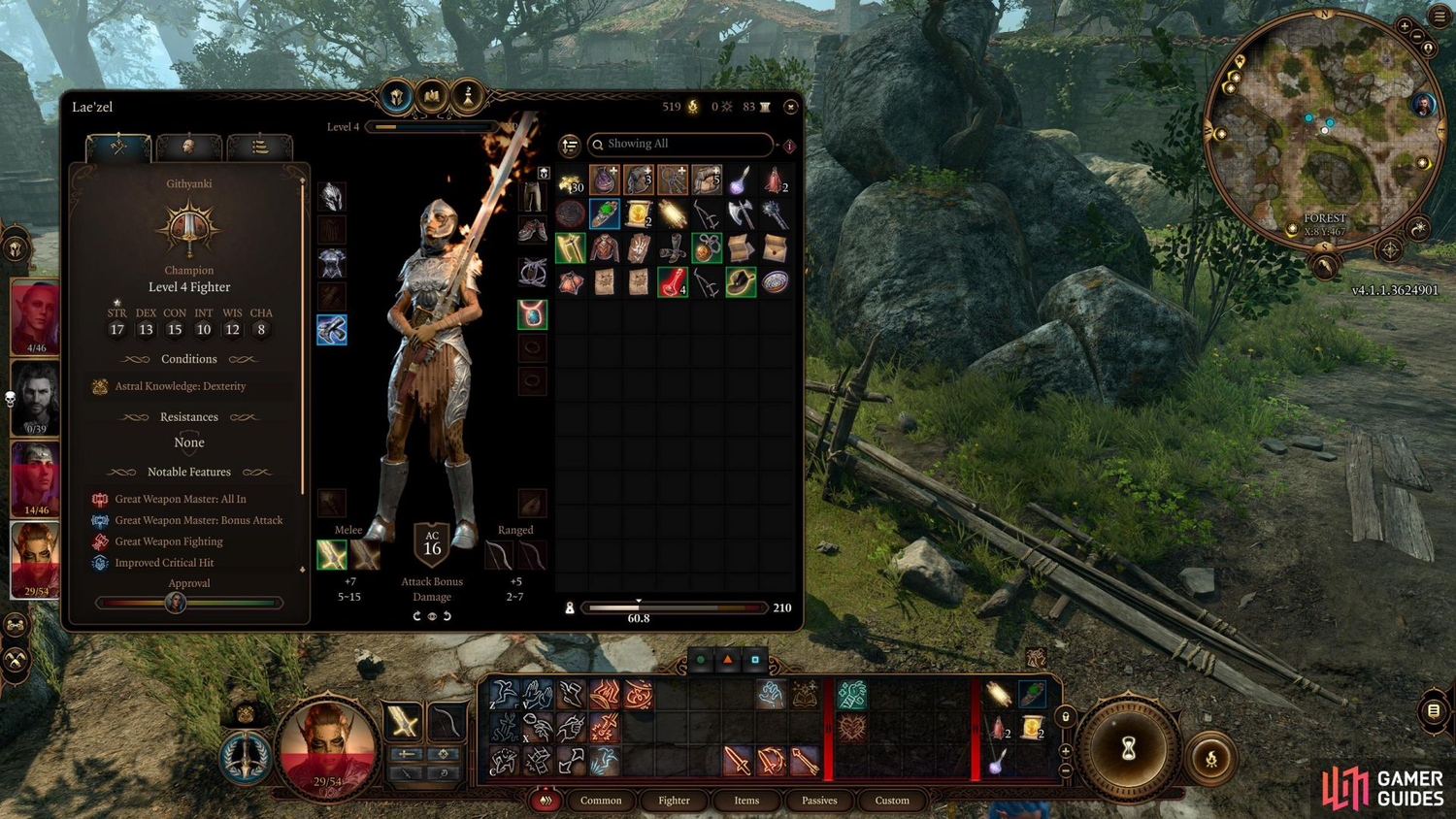Click the equipped helmet slot
Image resolution: width=1456 pixels, height=819 pixels.
click(x=332, y=197)
